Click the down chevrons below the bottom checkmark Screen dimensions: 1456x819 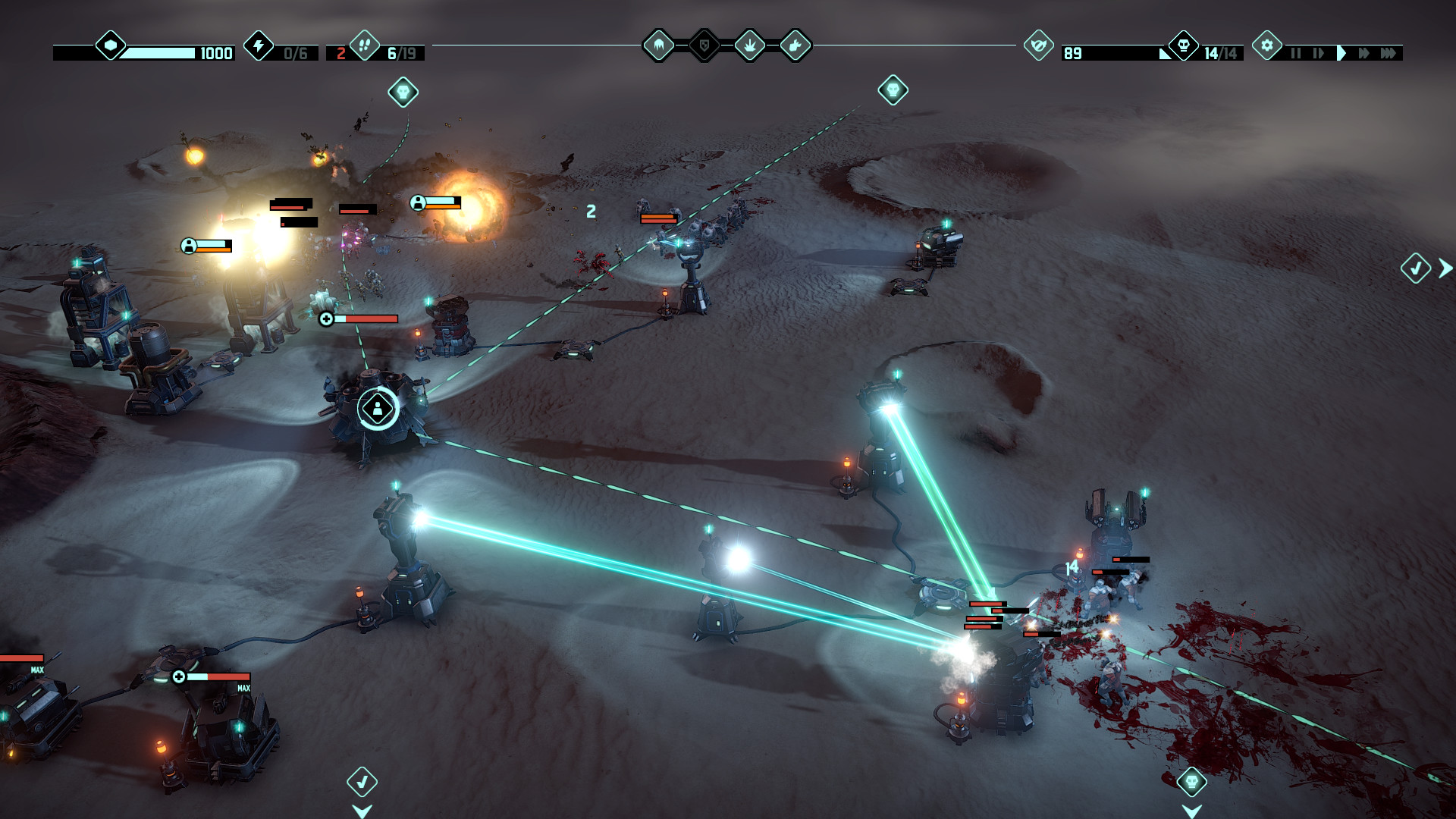click(363, 811)
